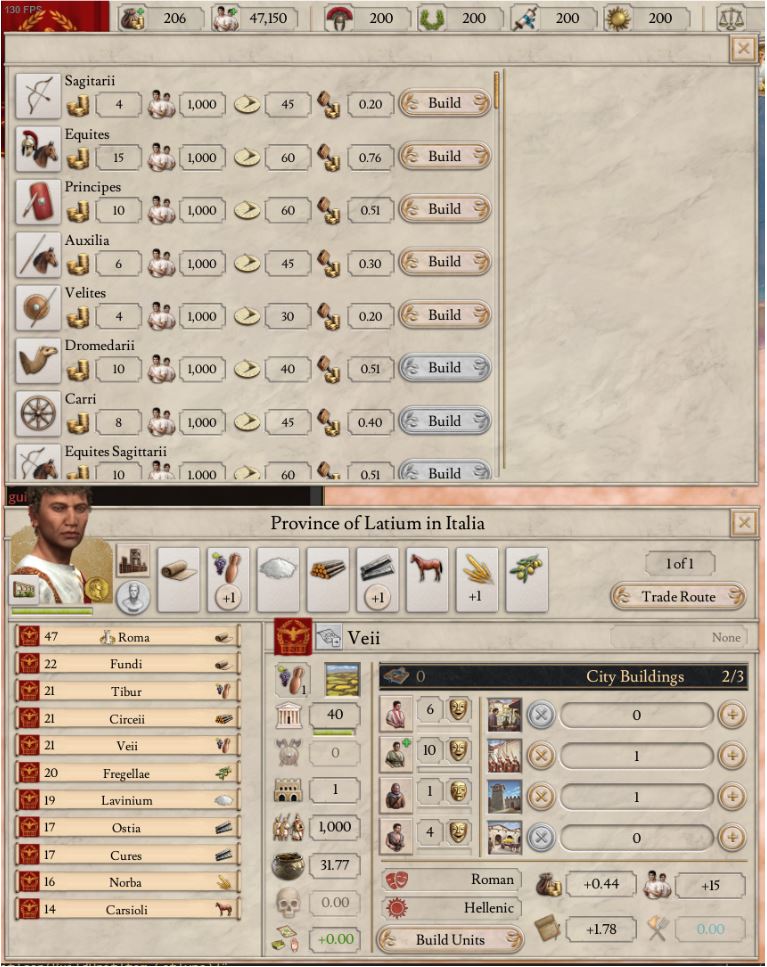Pick Carsioli from the city list
The height and width of the screenshot is (967, 767).
point(128,910)
